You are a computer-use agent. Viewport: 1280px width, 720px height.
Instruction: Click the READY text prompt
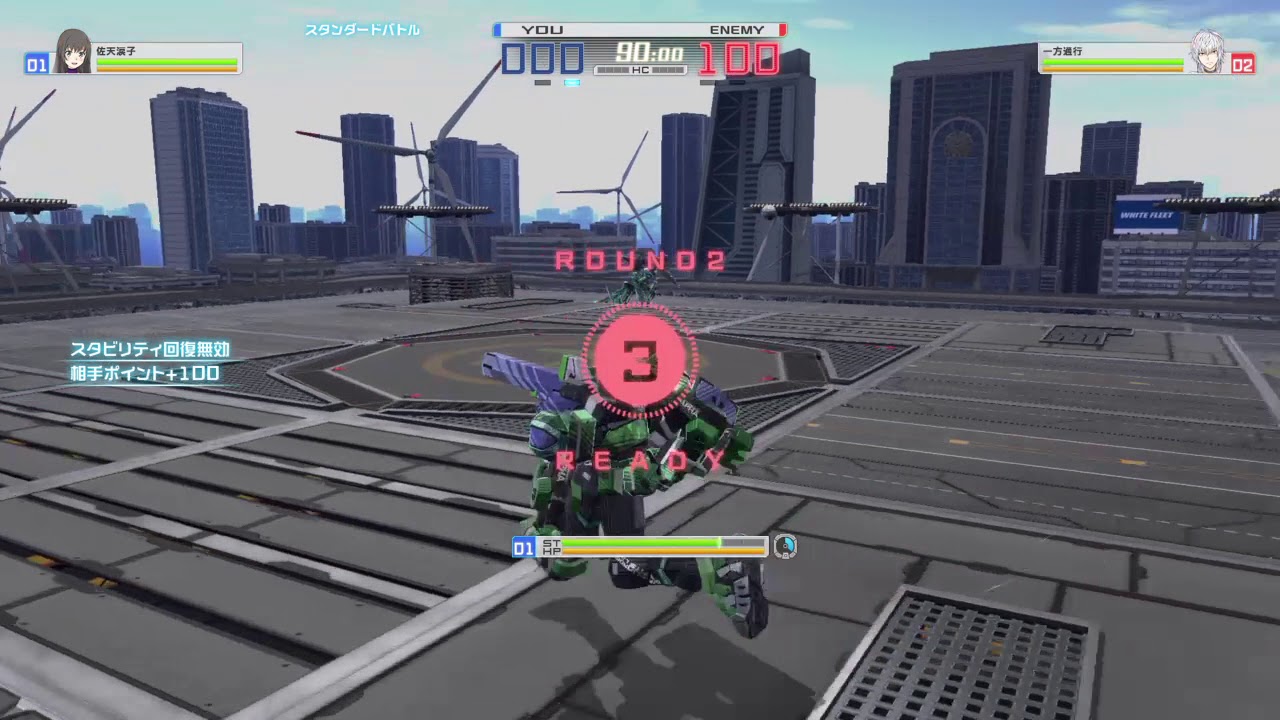(x=635, y=460)
